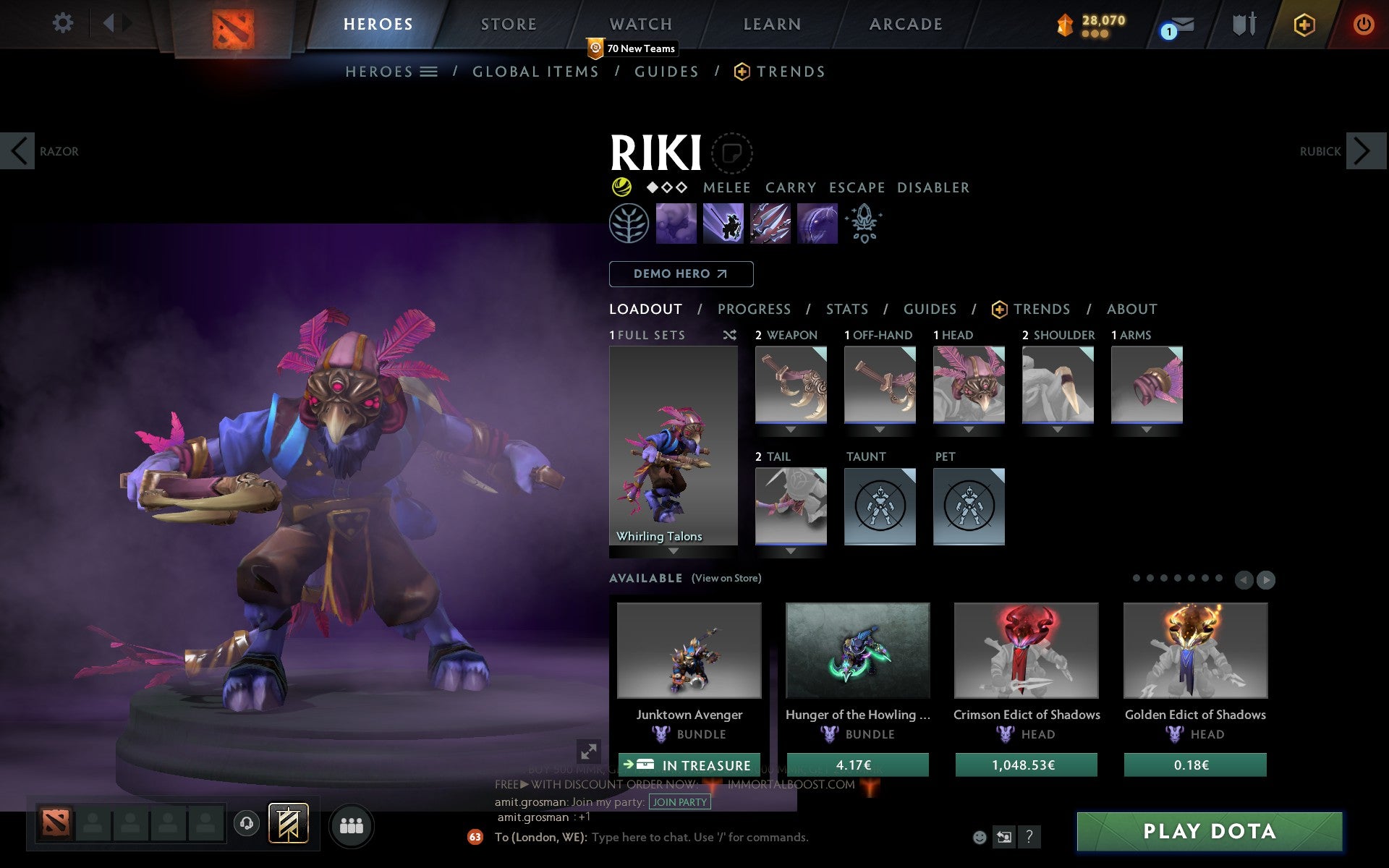Open the Head slot dropdown arrow
This screenshot has height=868, width=1389.
(x=969, y=428)
